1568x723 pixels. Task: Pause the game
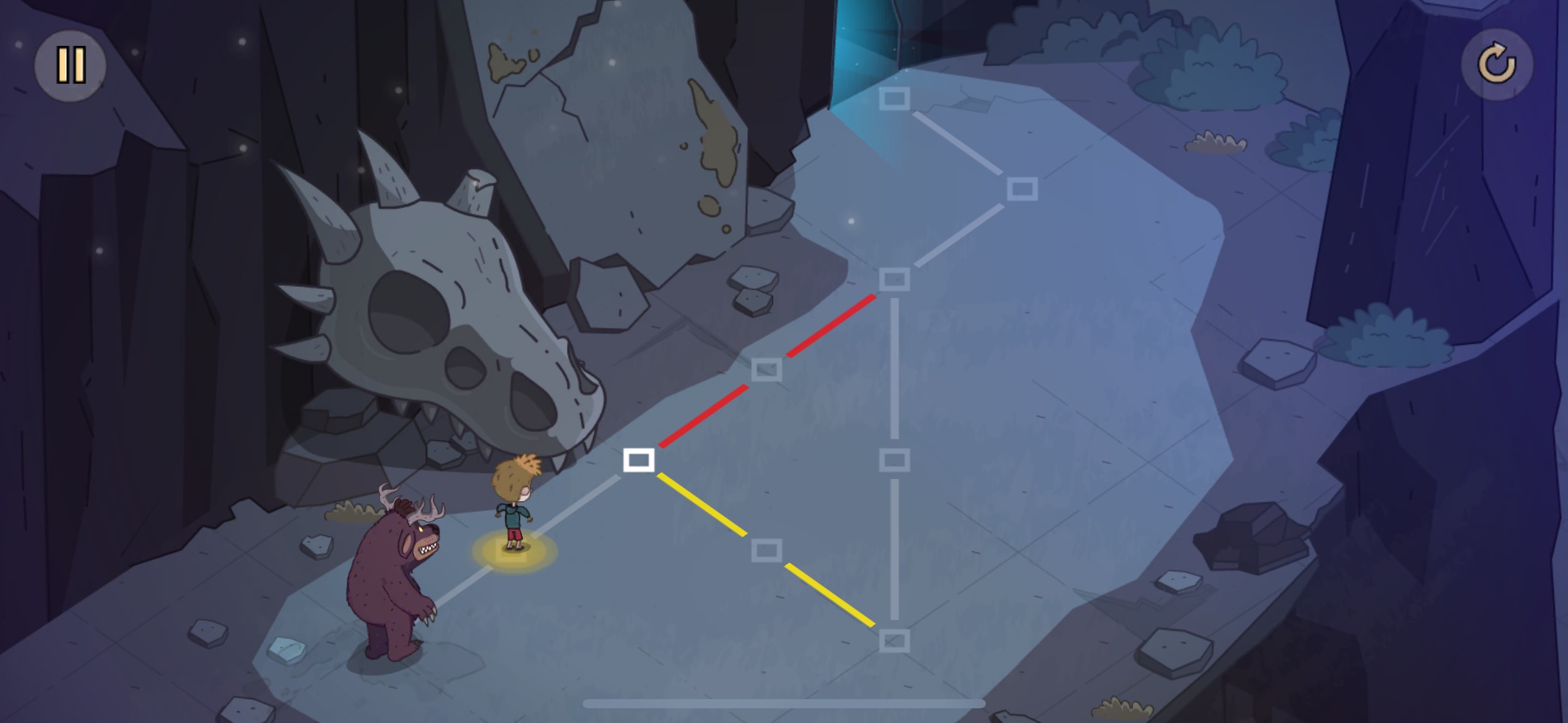[70, 65]
